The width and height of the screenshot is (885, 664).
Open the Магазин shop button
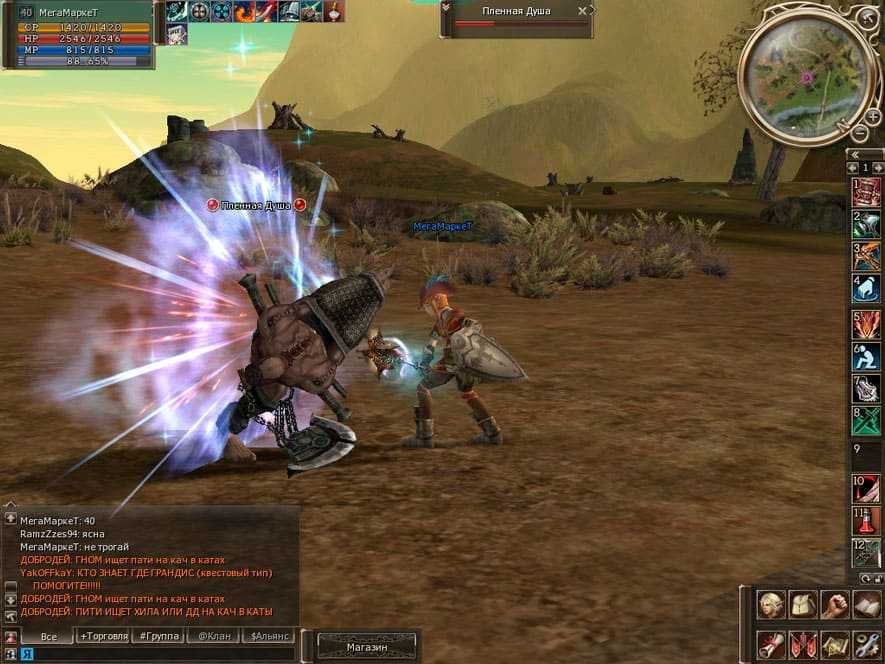click(x=366, y=647)
